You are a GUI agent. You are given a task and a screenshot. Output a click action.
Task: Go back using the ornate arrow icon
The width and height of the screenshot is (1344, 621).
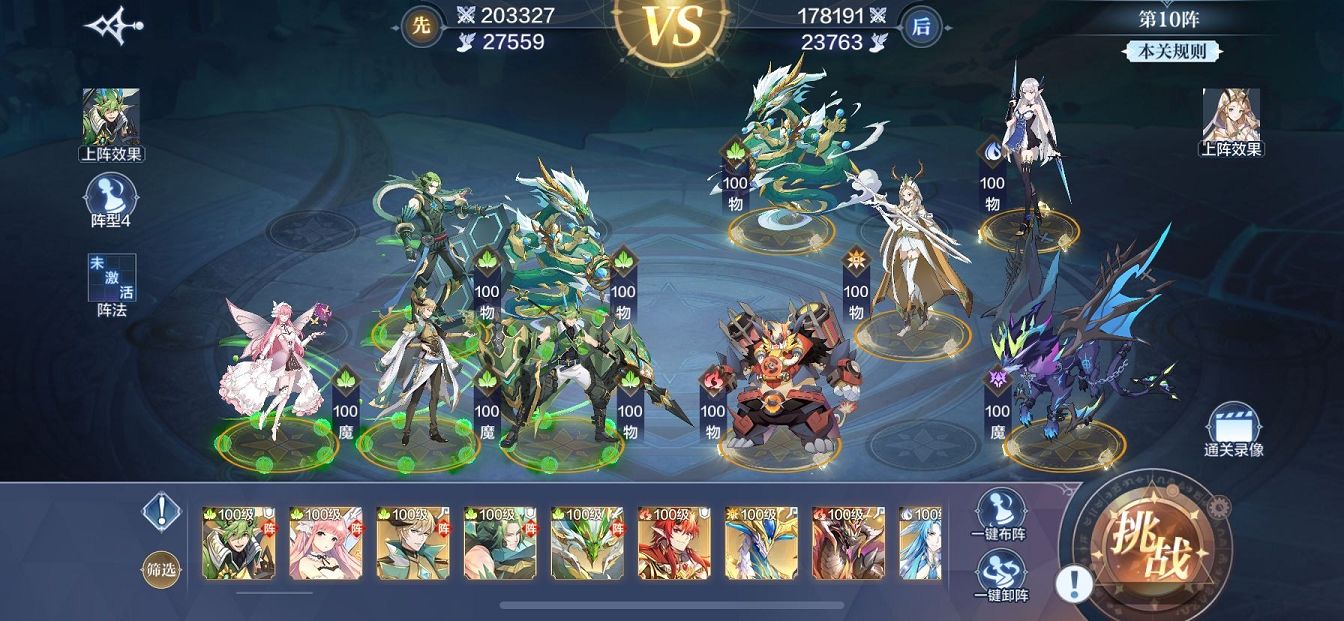113,26
